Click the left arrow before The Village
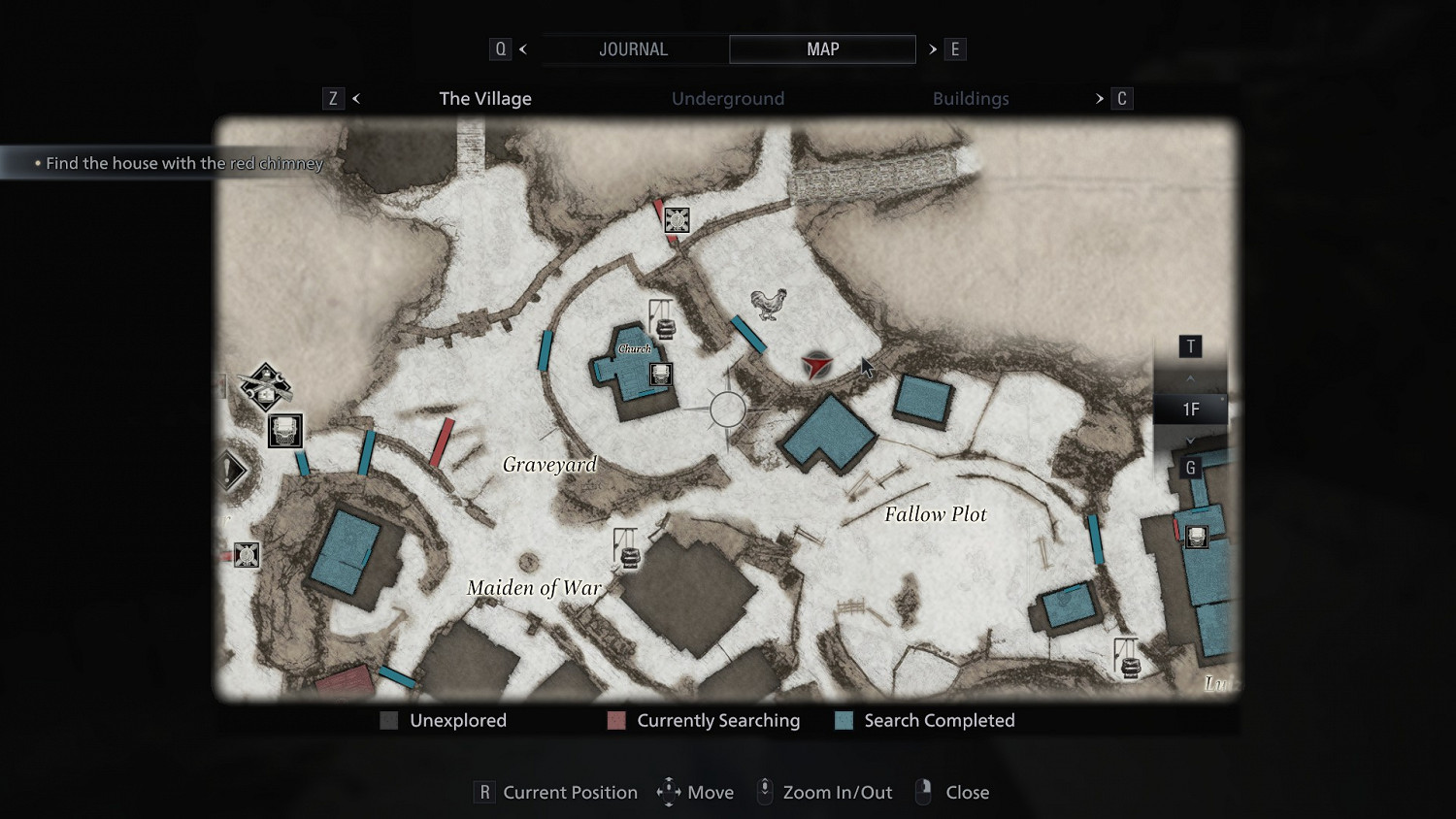Image resolution: width=1456 pixels, height=819 pixels. [356, 99]
